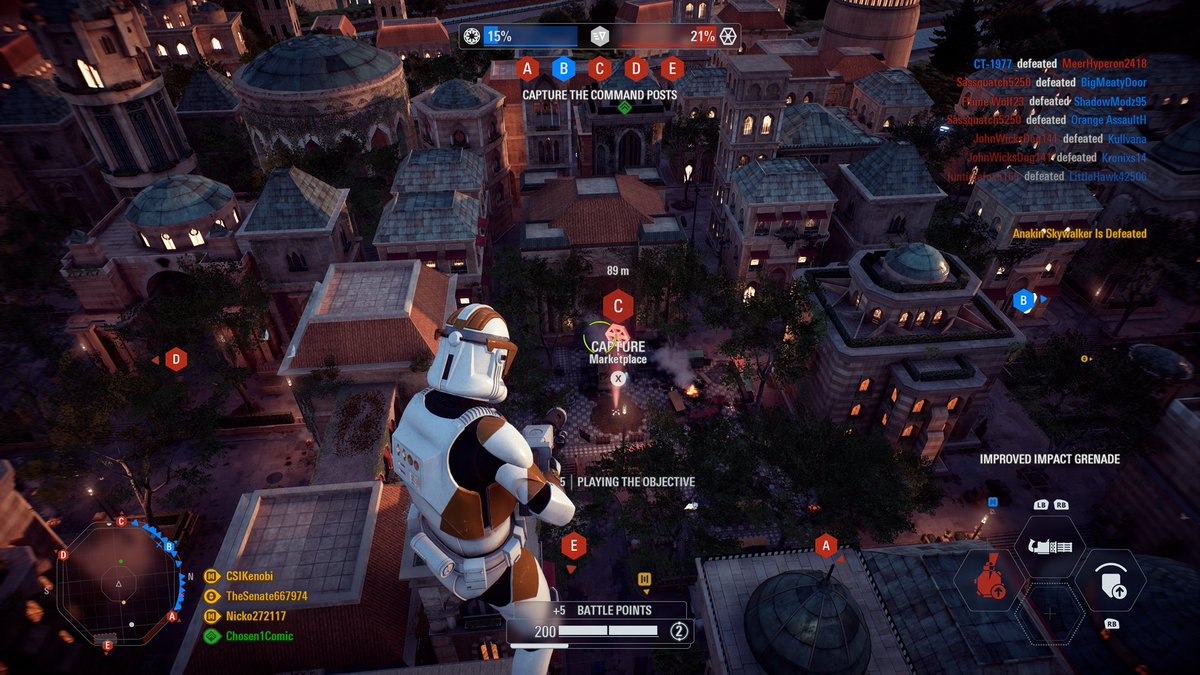Select command post C in the top objective row

click(600, 69)
